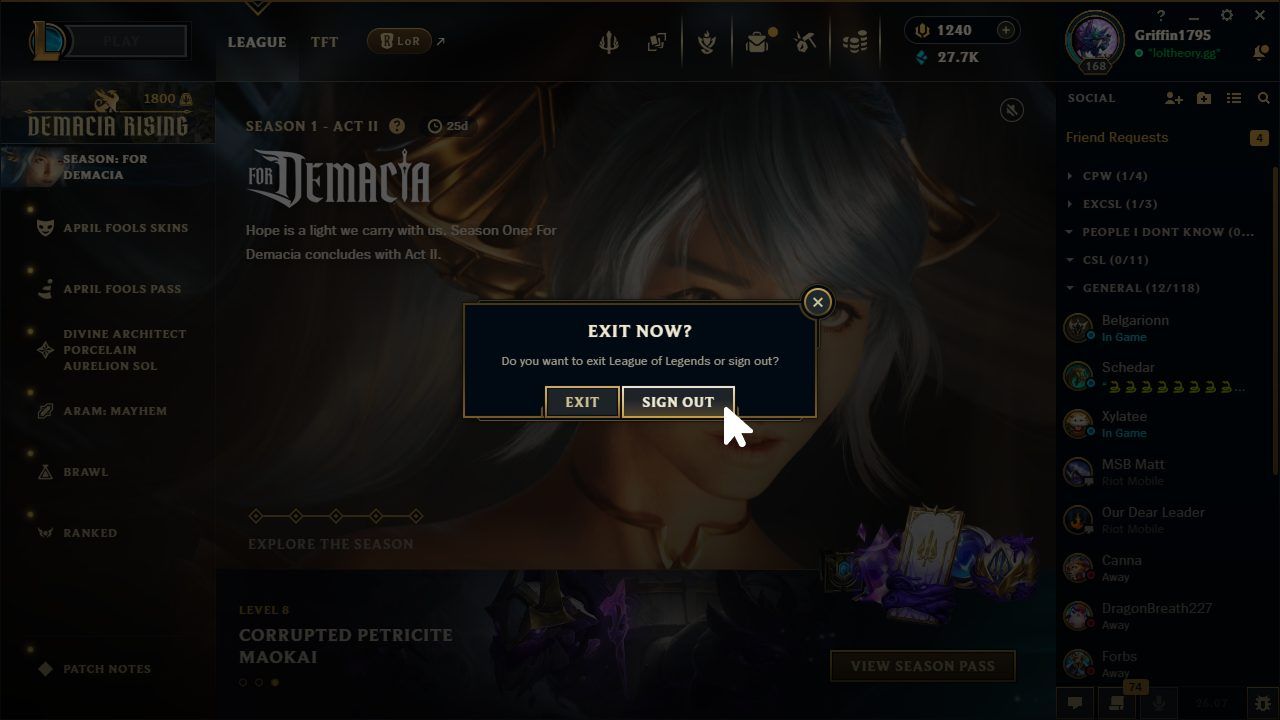Switch to the TFT tab
The image size is (1280, 720).
(x=324, y=42)
